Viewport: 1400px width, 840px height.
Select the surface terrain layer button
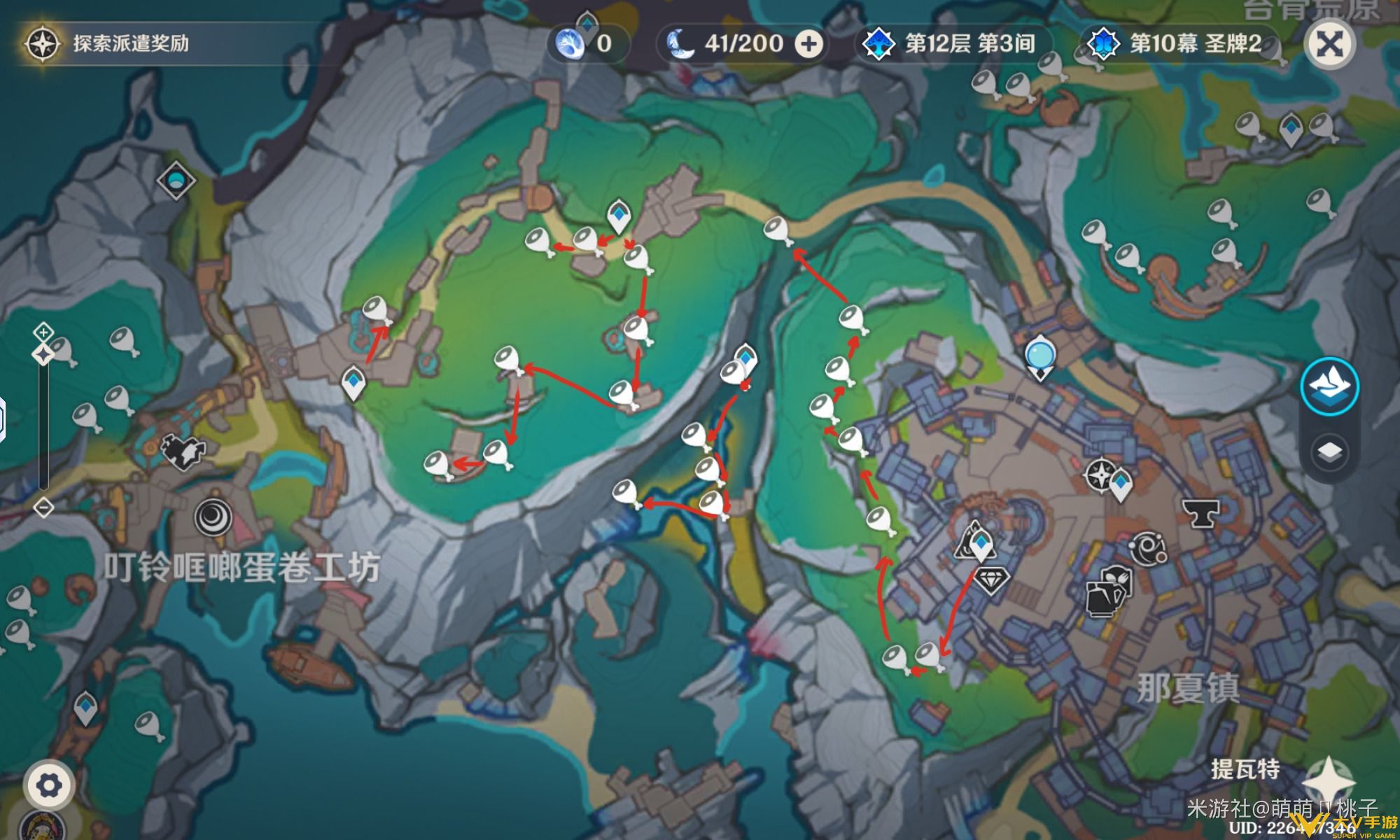pyautogui.click(x=1329, y=386)
